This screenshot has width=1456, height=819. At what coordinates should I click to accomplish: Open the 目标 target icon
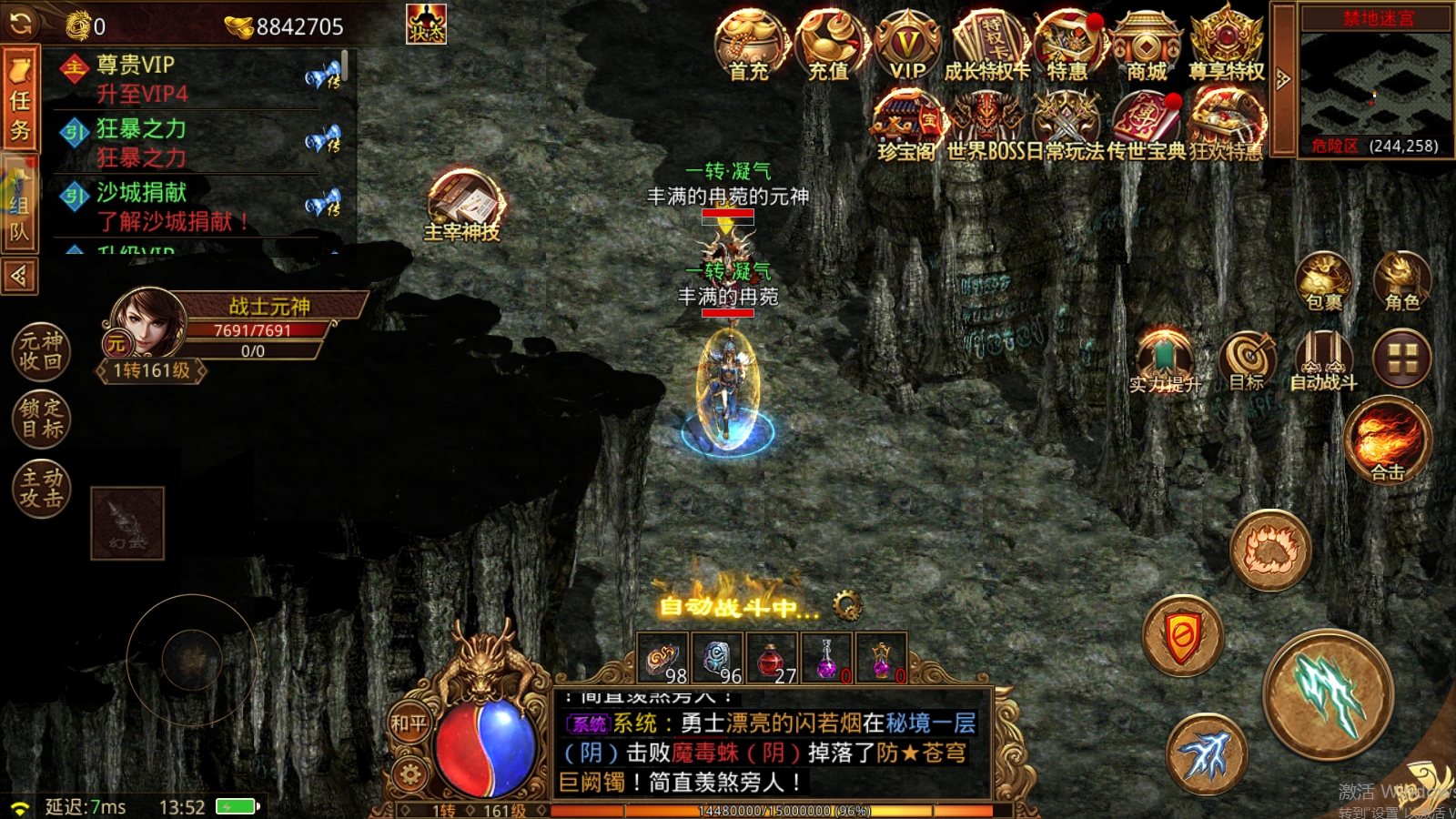point(1248,360)
